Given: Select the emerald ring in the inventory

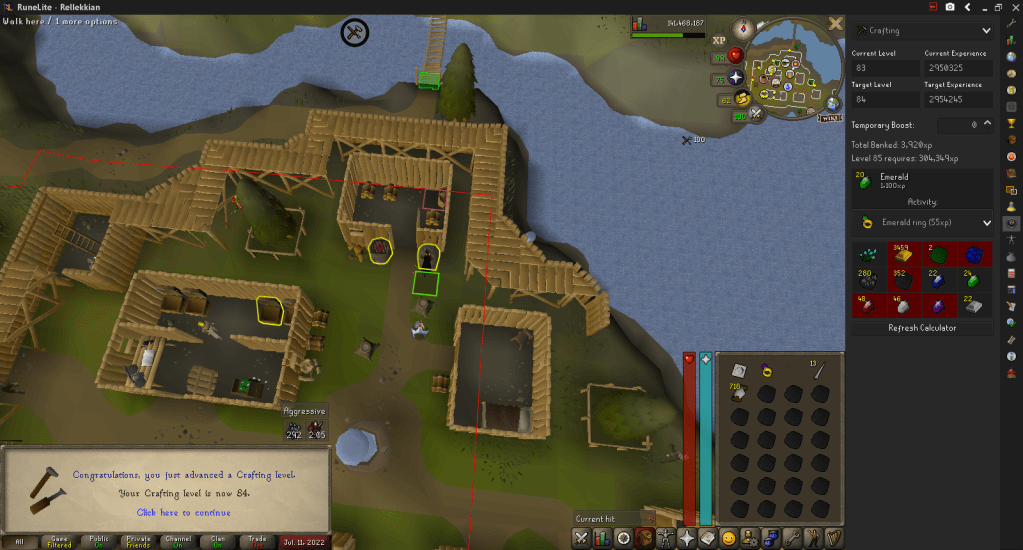Looking at the screenshot, I should tap(766, 370).
